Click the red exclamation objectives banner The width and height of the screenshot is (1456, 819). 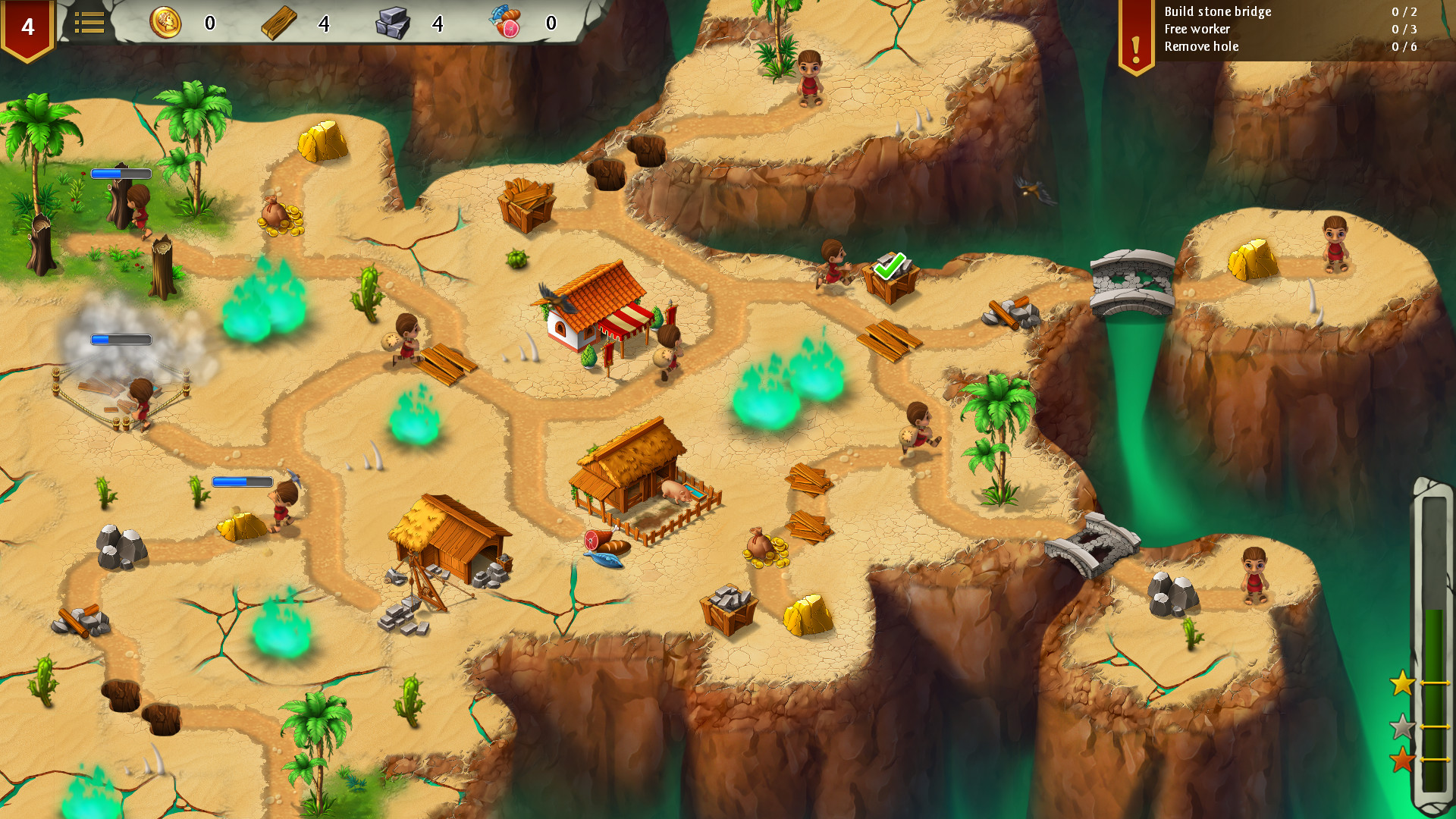[x=1134, y=30]
